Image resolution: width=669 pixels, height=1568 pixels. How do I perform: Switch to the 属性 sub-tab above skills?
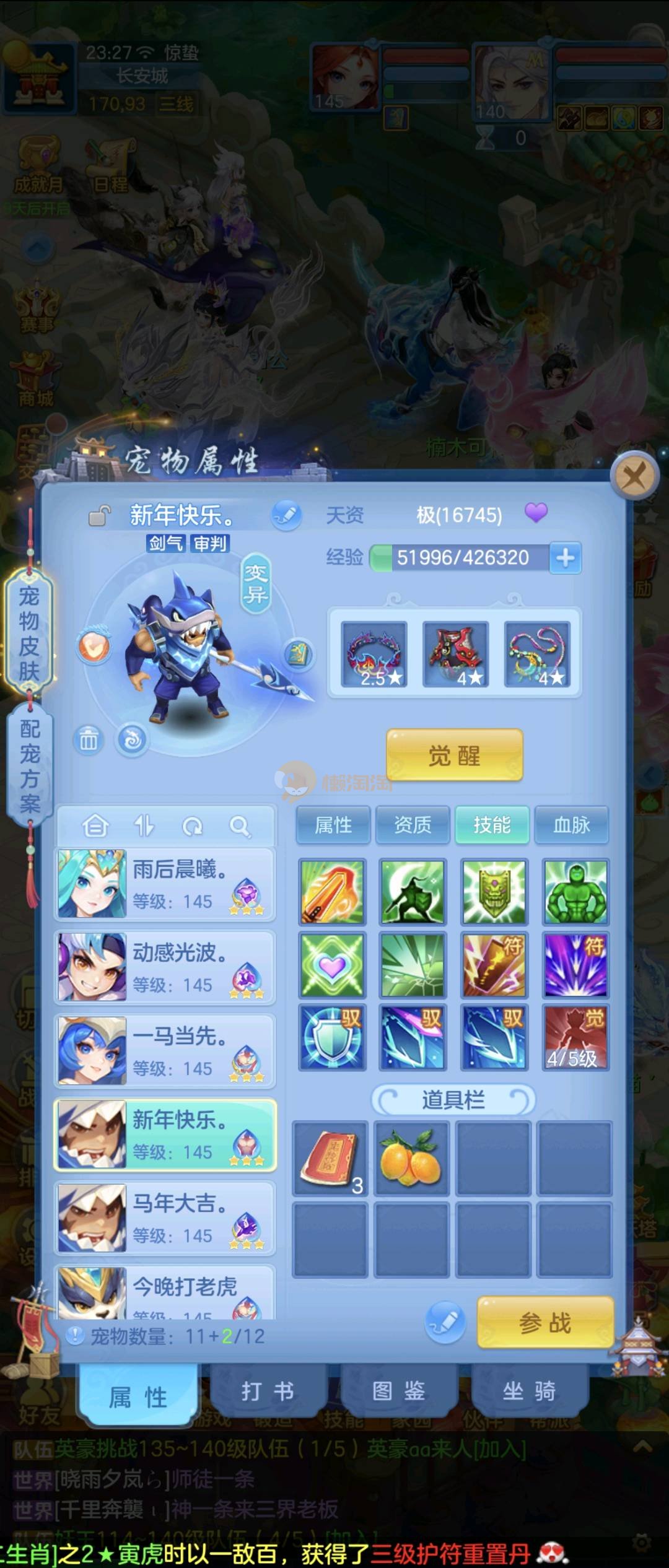point(333,825)
